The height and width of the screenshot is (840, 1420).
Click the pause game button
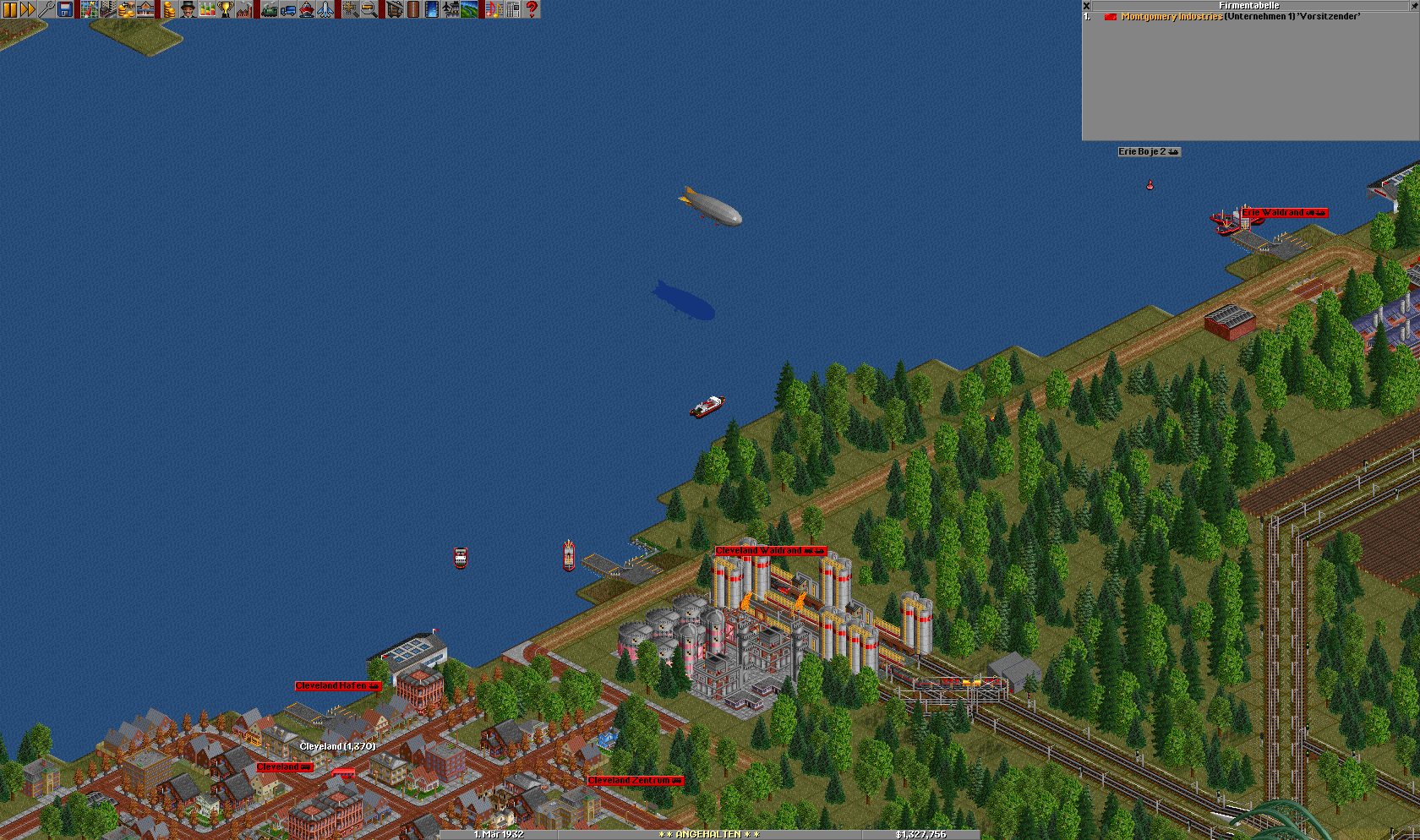pos(9,9)
